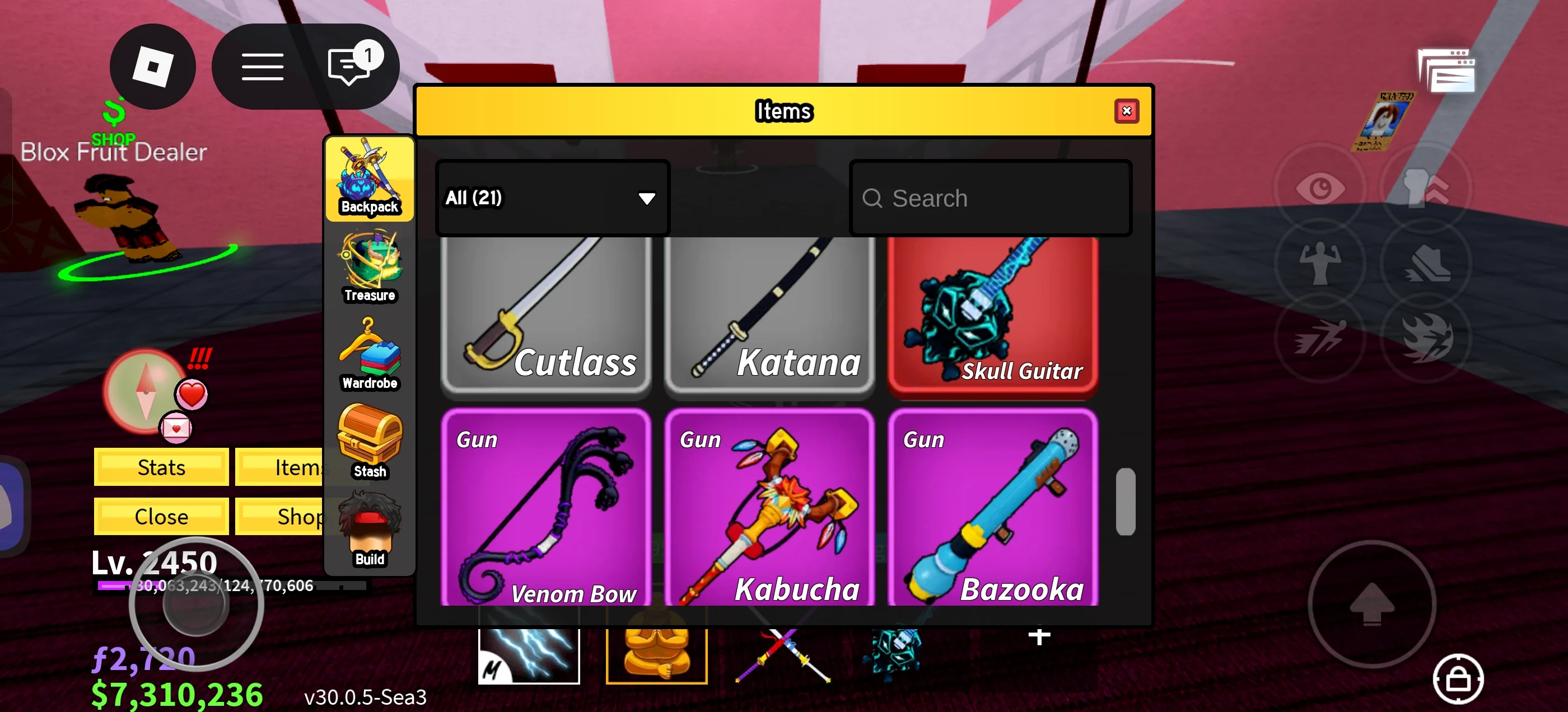Pick the Venom Bow gun
The height and width of the screenshot is (712, 1568).
tap(546, 508)
